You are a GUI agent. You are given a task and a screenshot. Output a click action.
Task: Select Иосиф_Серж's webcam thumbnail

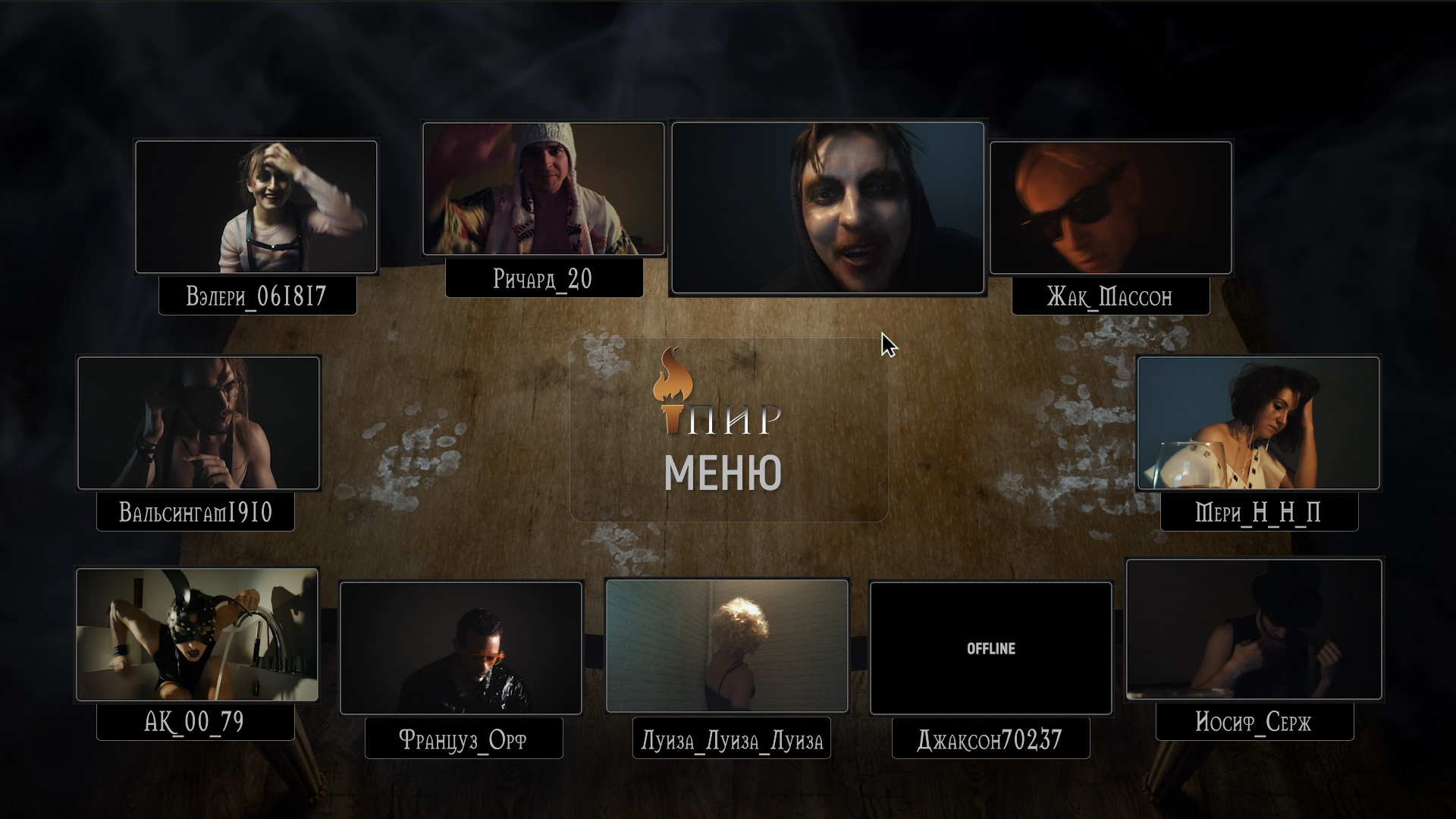(x=1254, y=629)
